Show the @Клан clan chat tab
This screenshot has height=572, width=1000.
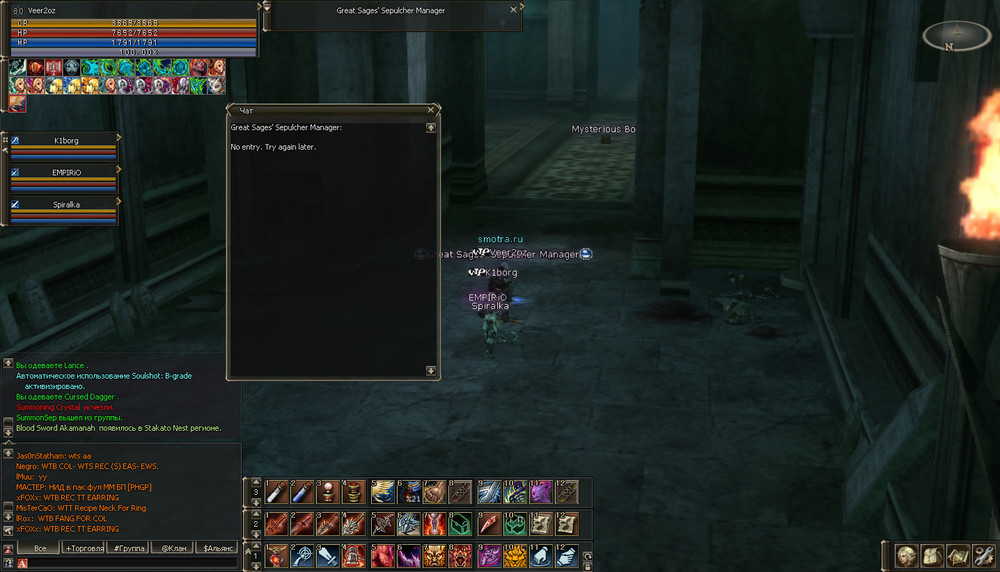(172, 548)
